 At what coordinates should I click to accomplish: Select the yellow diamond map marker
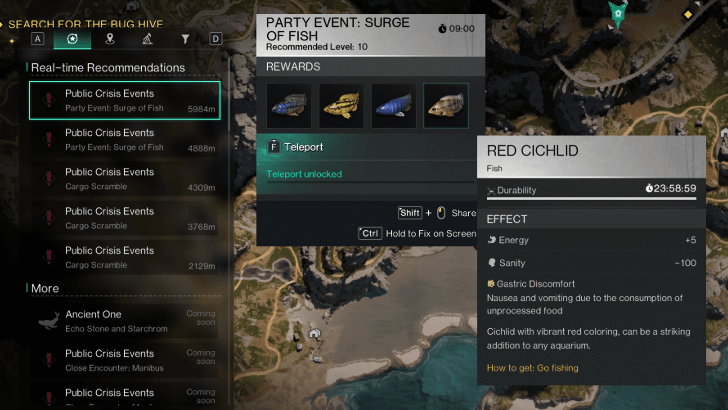[x=686, y=15]
